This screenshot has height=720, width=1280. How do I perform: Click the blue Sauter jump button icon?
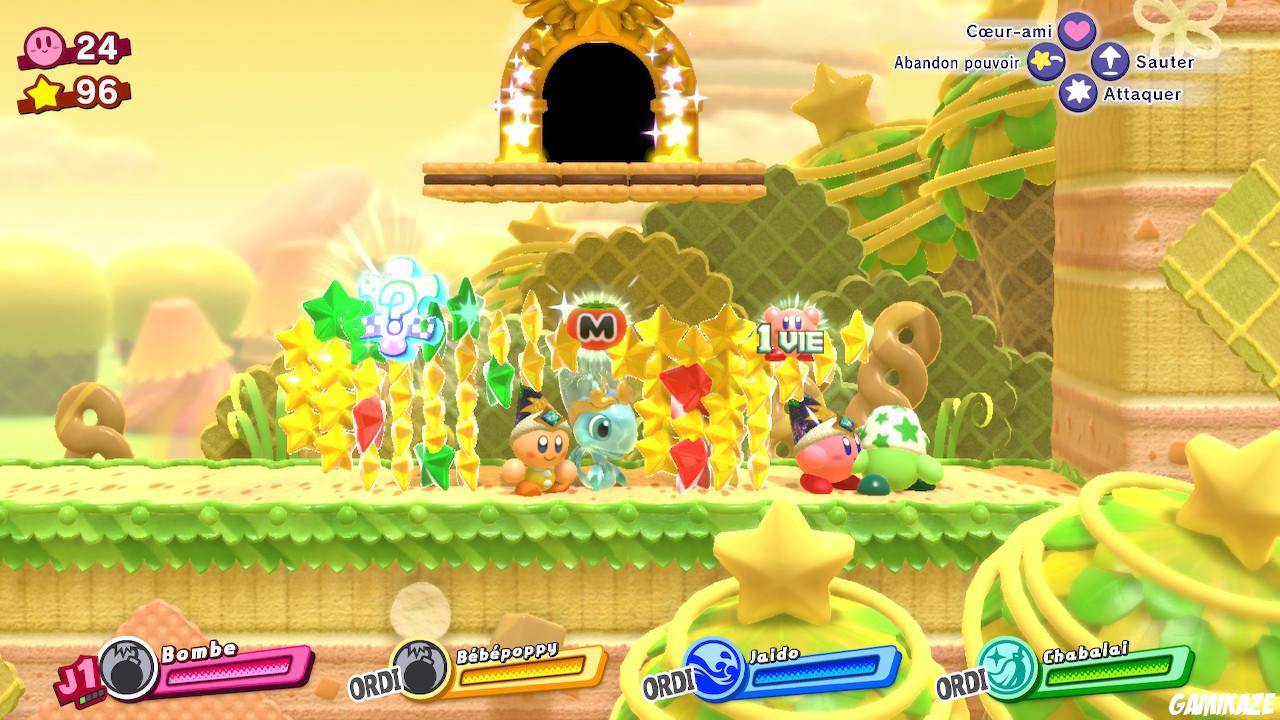click(1109, 61)
